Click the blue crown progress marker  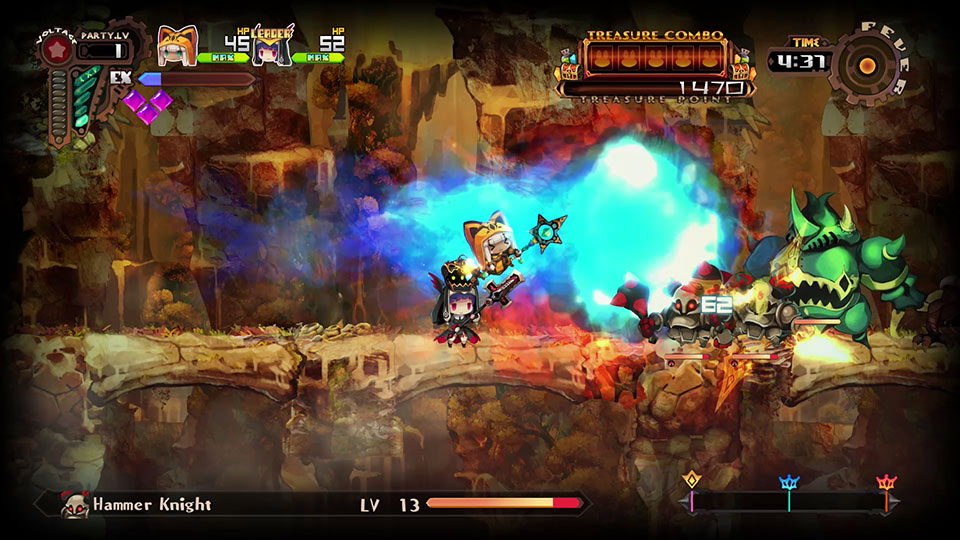[789, 484]
